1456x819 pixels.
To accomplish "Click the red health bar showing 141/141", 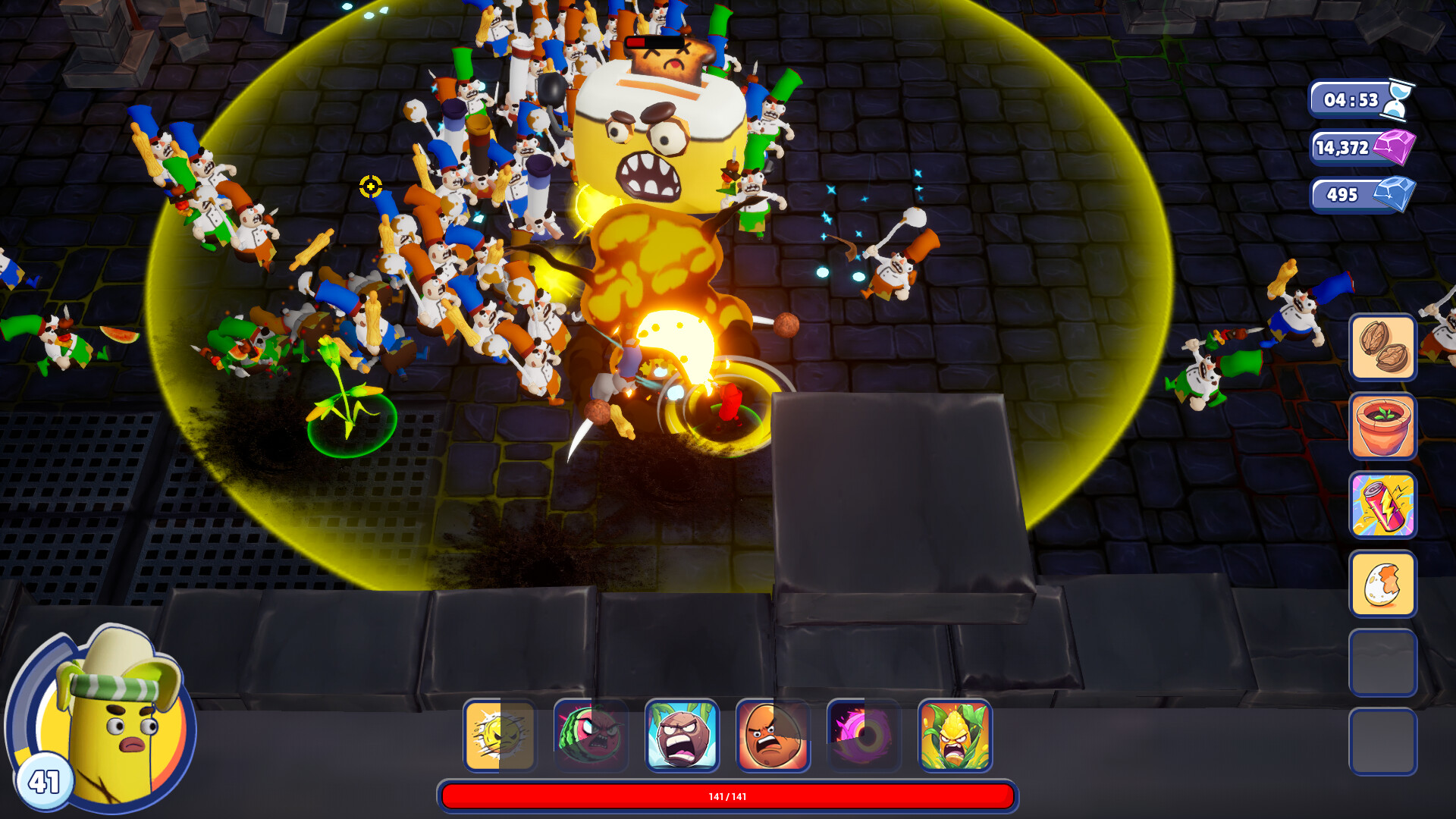I will coord(728,796).
